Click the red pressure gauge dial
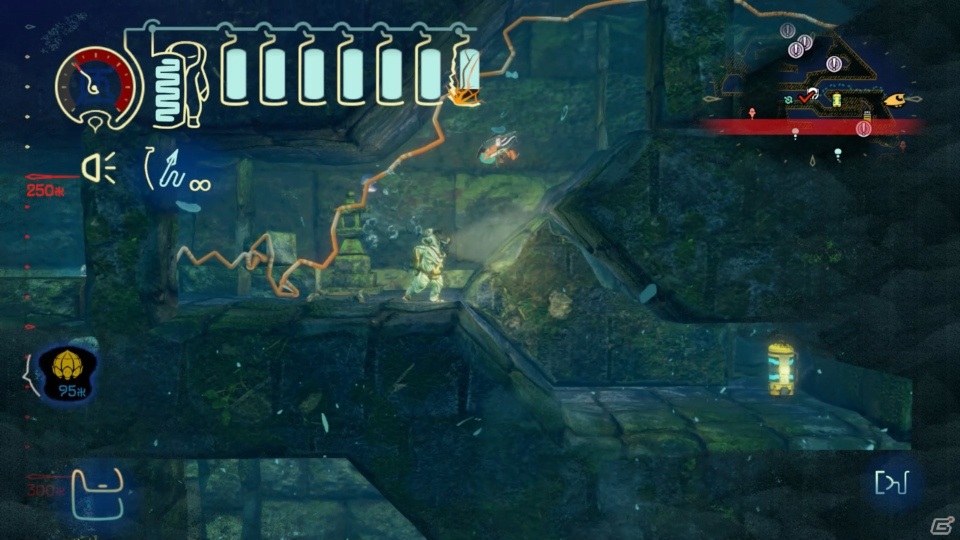 [x=97, y=83]
